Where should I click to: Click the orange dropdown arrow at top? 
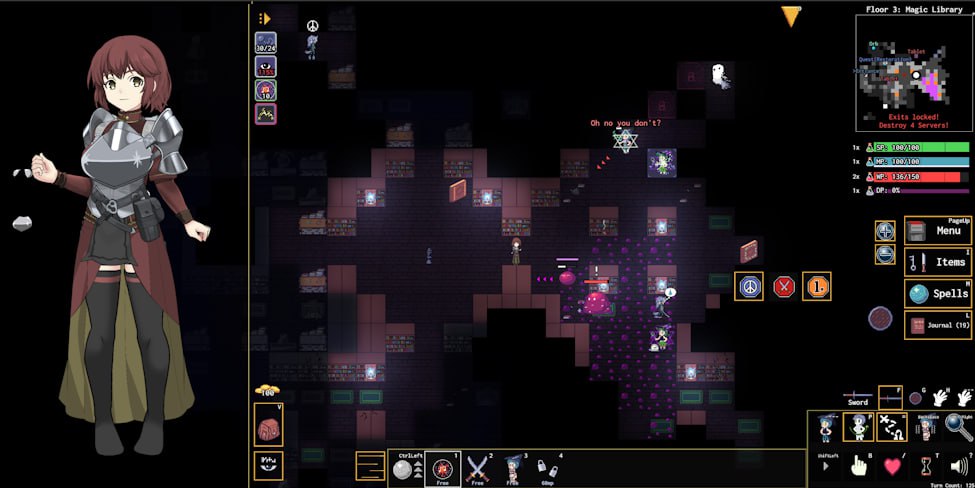(791, 16)
